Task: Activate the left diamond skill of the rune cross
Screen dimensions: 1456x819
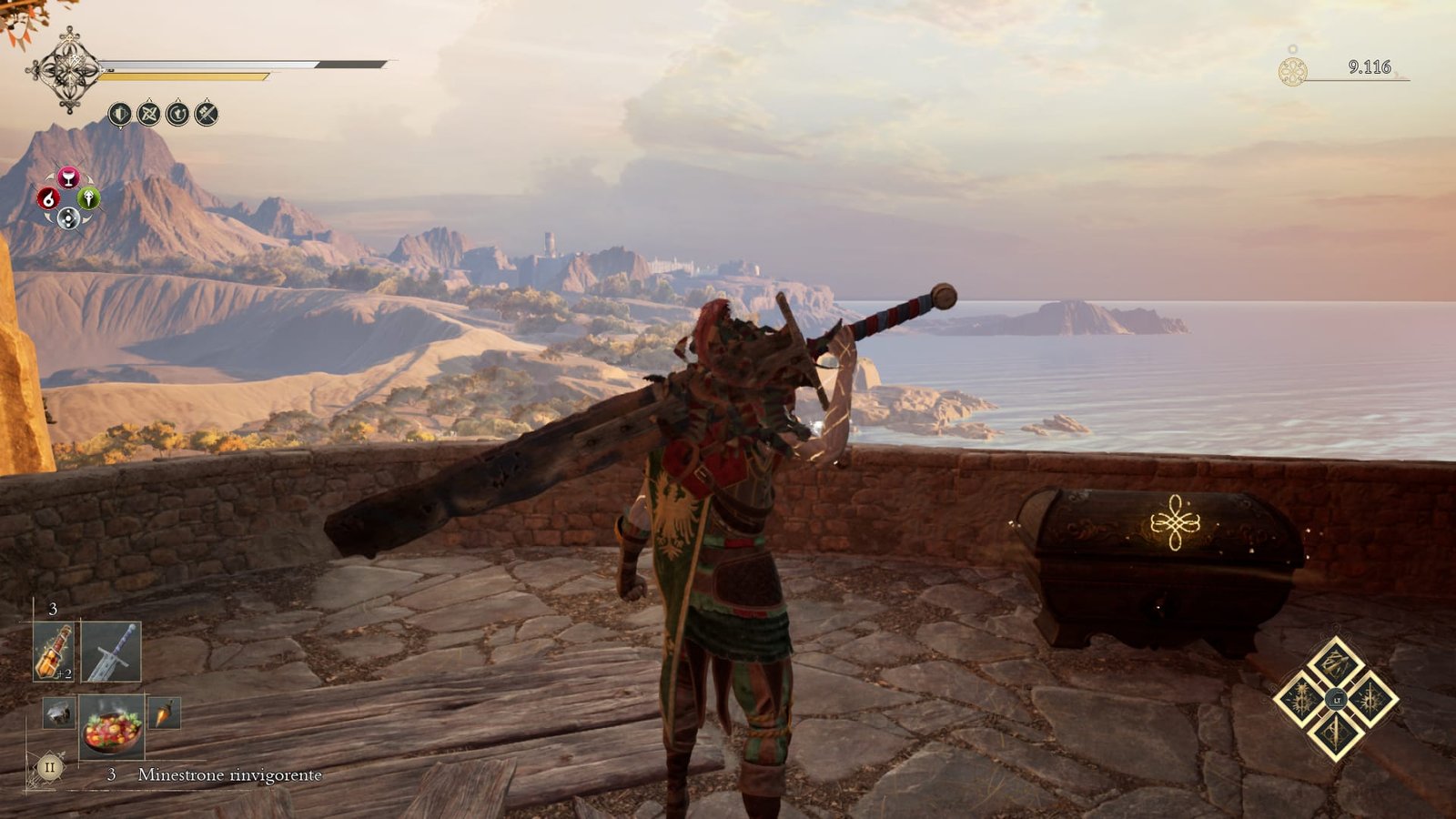Action: click(x=1300, y=699)
